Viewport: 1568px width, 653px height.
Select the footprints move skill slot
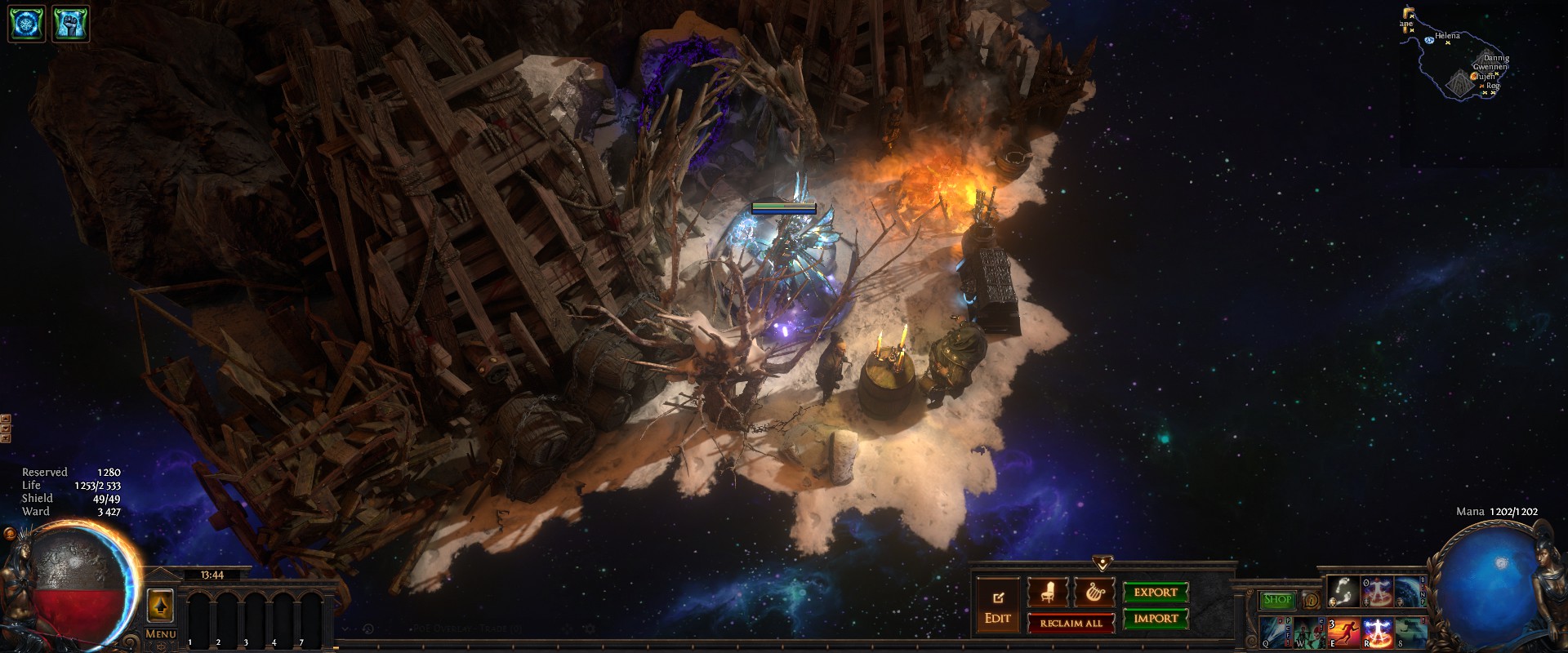(x=1343, y=591)
